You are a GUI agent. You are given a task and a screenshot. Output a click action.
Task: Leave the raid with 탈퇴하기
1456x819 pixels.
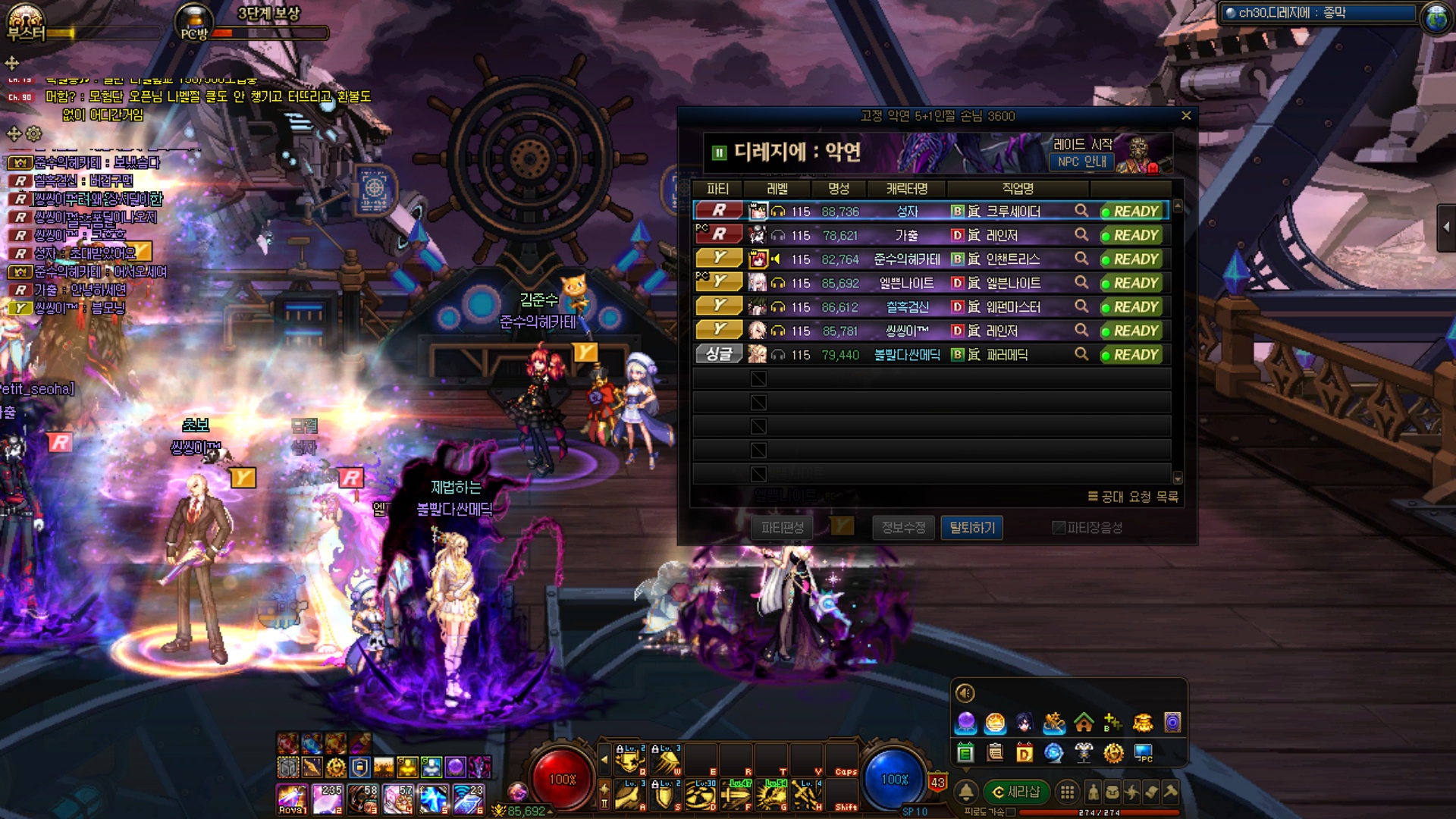pyautogui.click(x=971, y=528)
